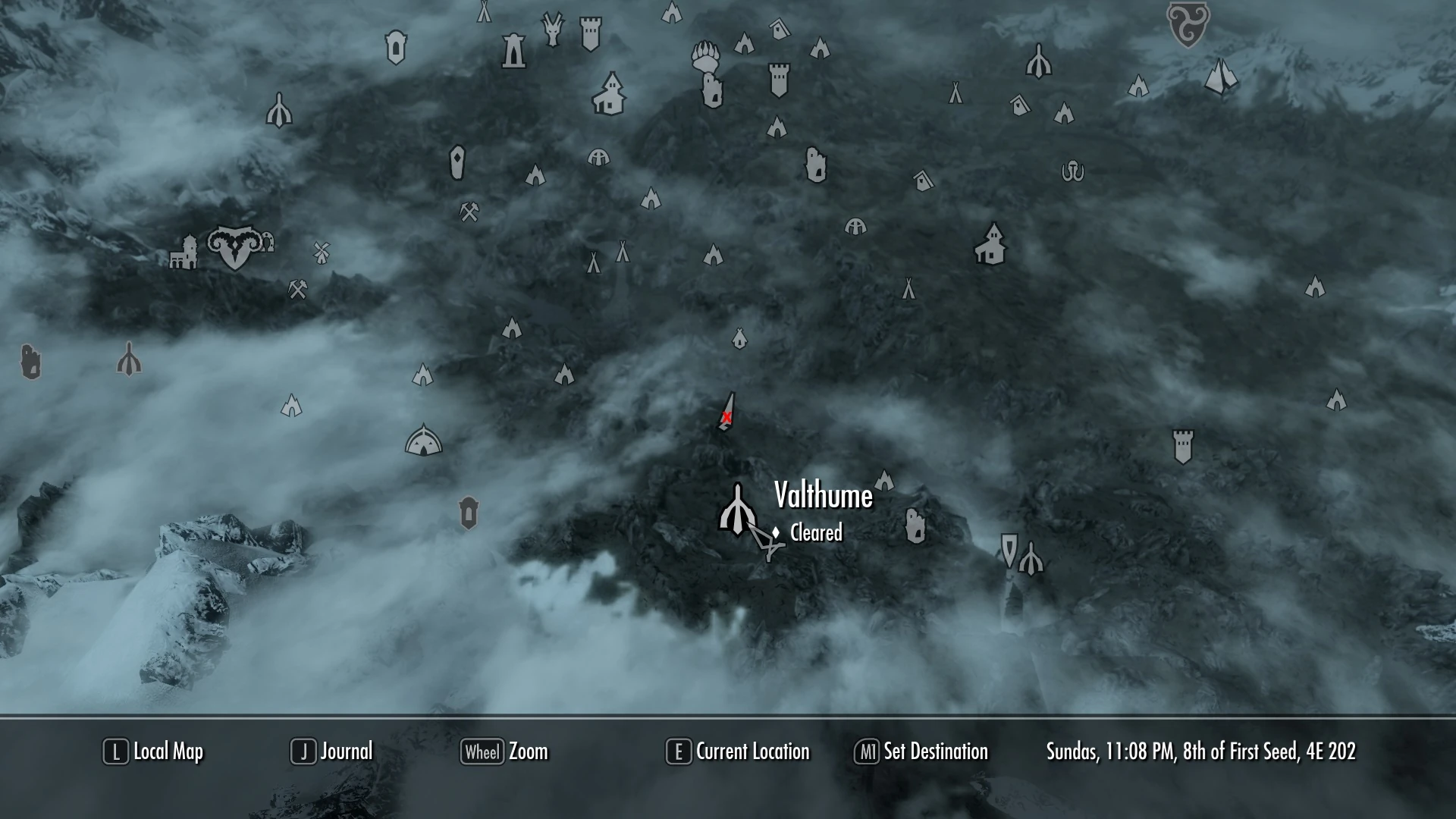This screenshot has width=1456, height=819.
Task: Select the dragon lair marker with the red X
Action: [726, 417]
